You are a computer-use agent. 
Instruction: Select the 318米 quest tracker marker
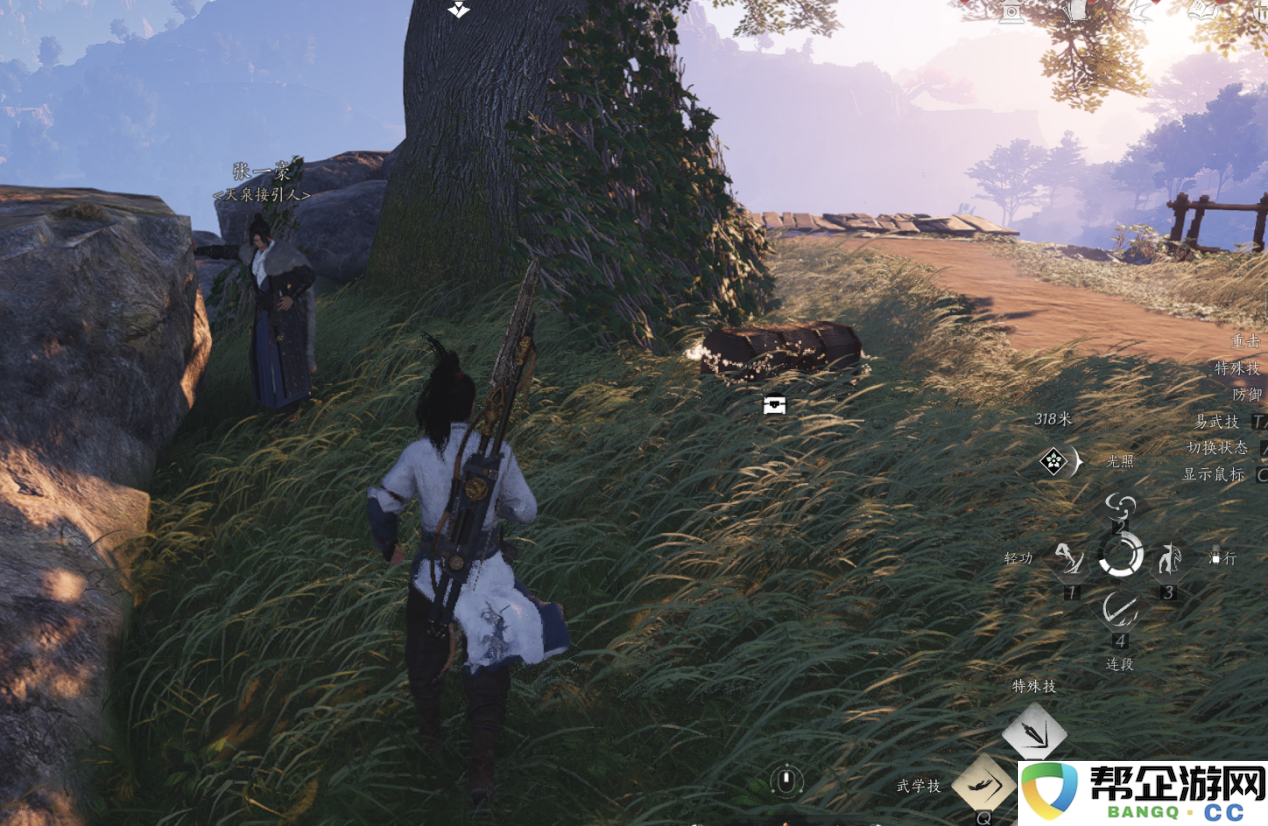pos(1054,461)
